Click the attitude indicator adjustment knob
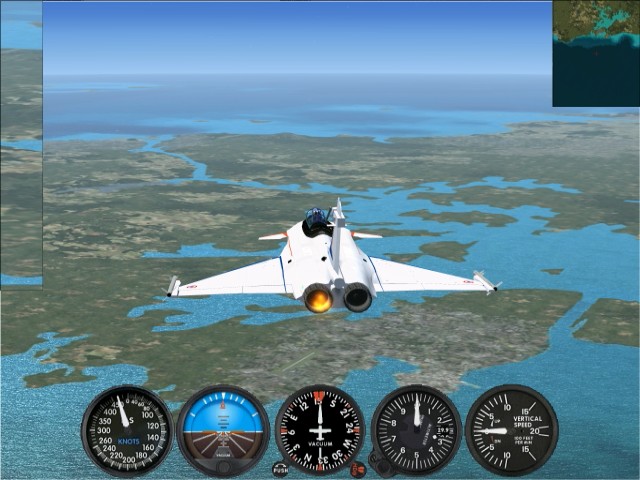 pos(223,466)
